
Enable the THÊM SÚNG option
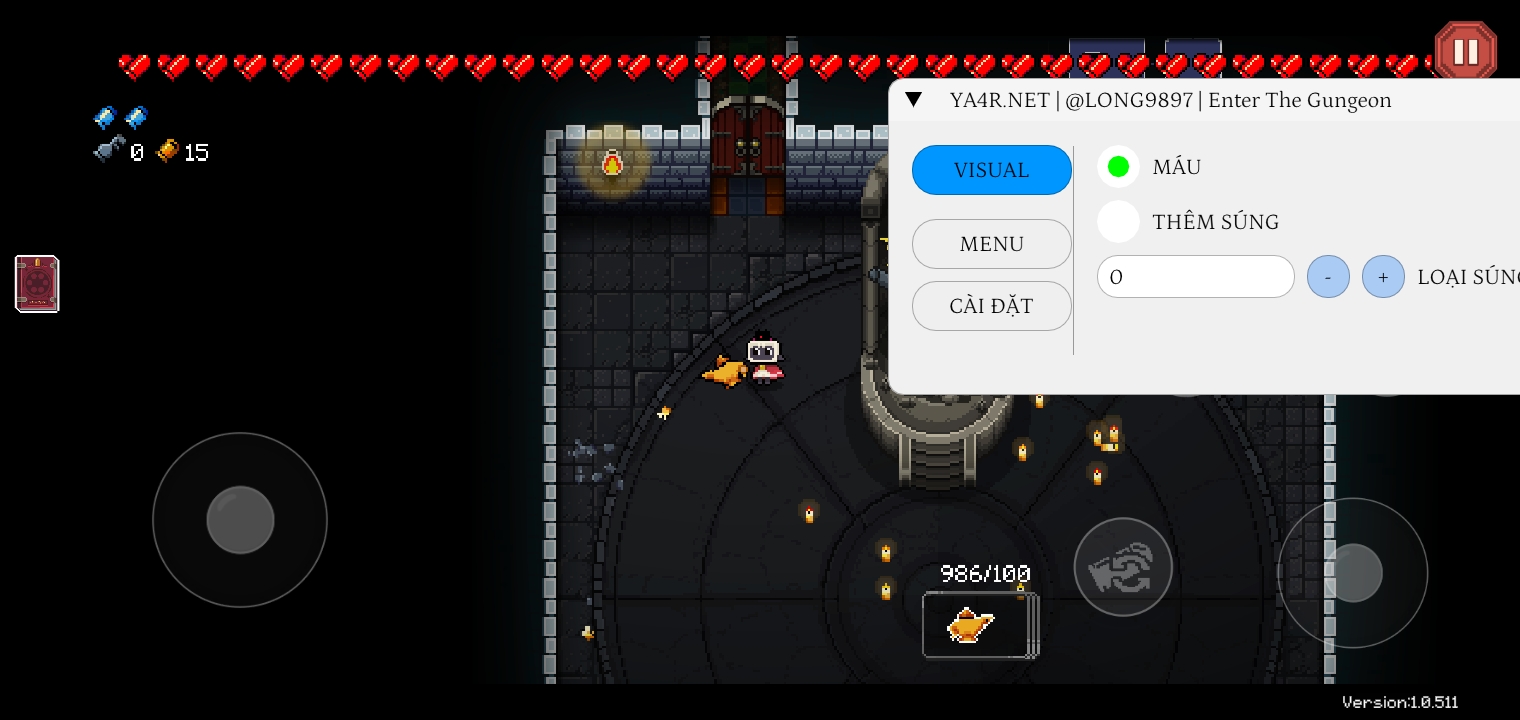1118,222
